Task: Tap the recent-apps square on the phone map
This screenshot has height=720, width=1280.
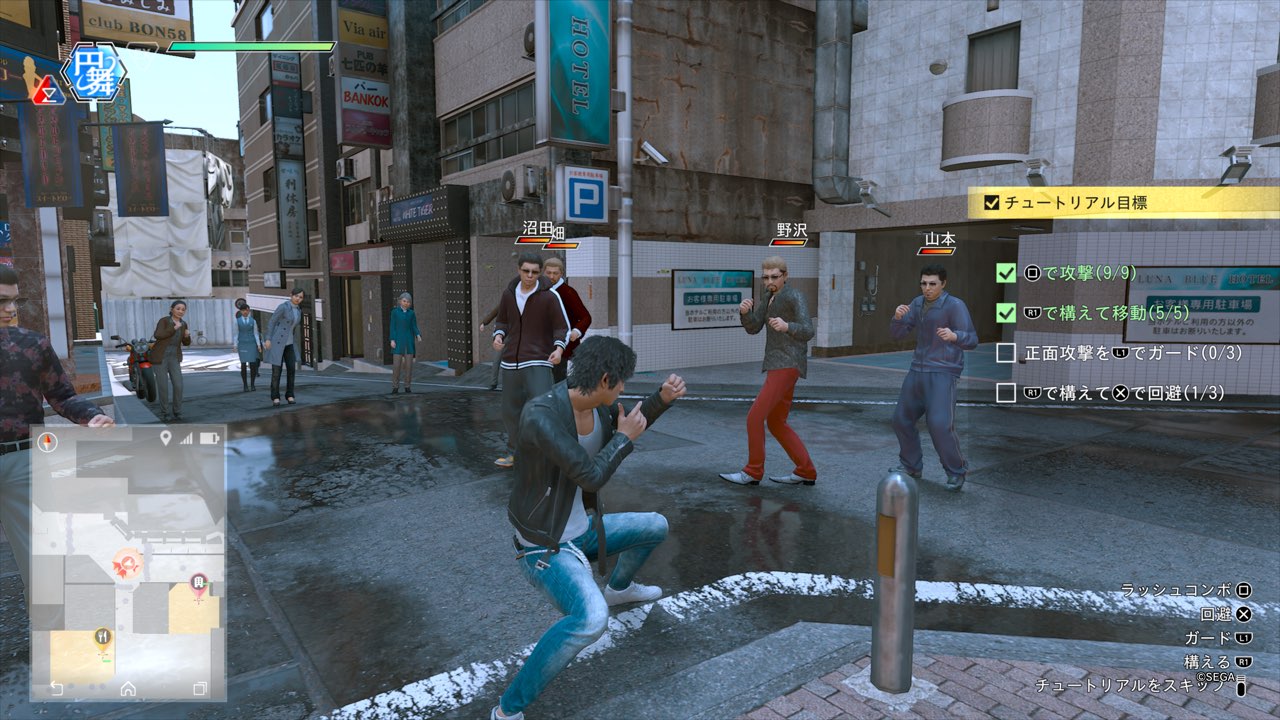Action: [200, 689]
